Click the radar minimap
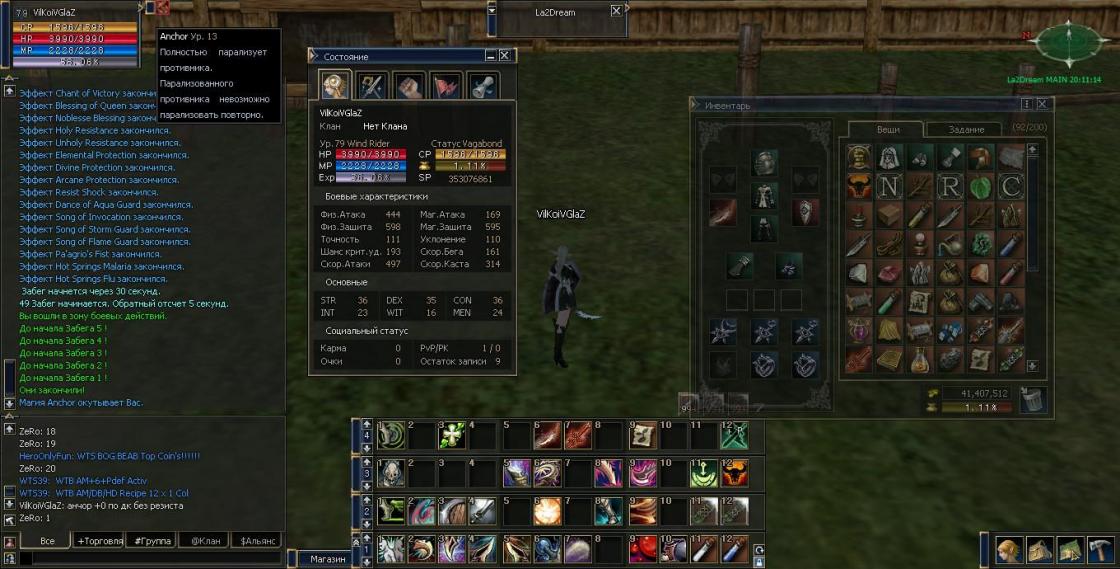The image size is (1120, 569). [x=1068, y=42]
